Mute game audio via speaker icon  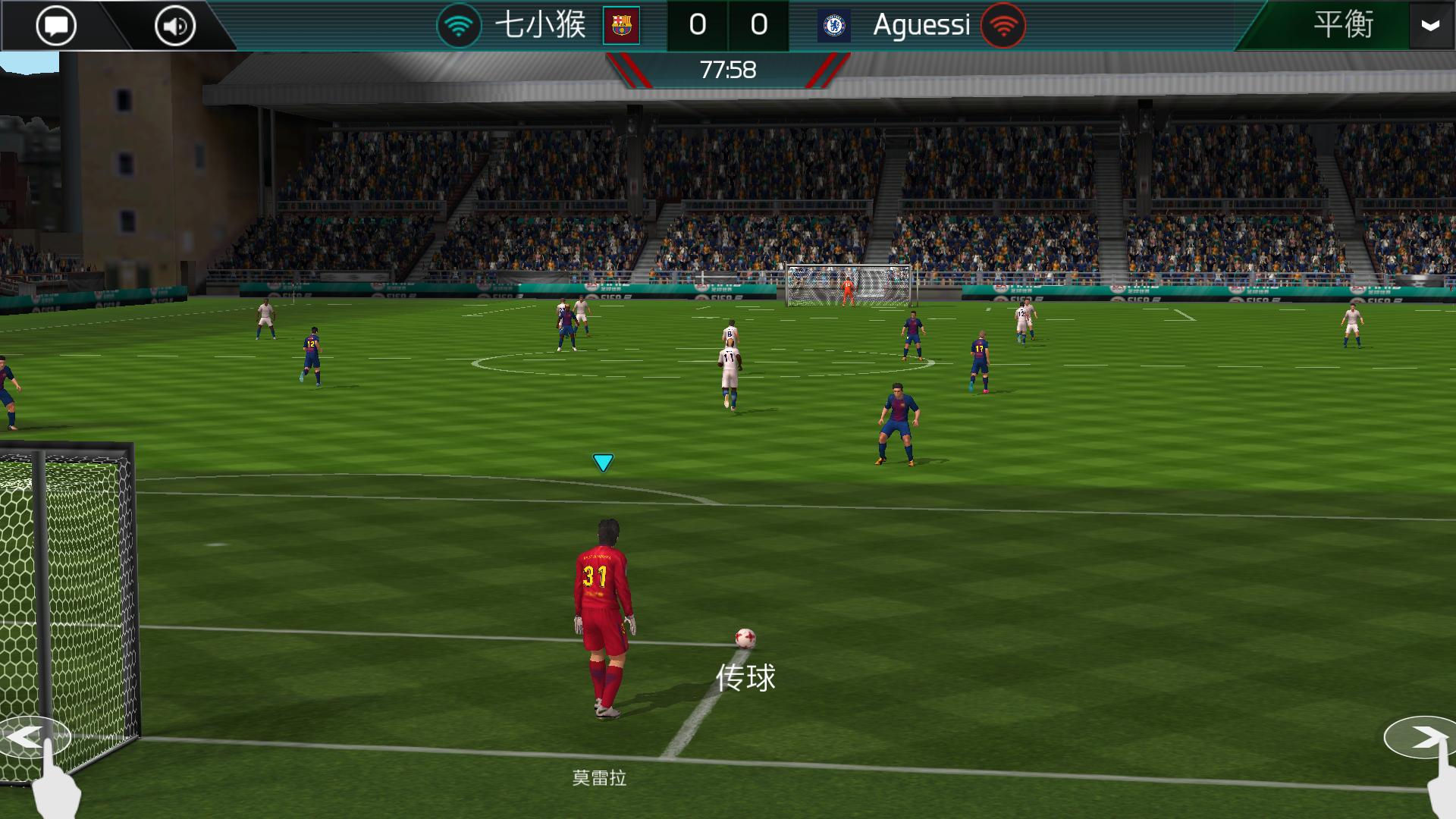pyautogui.click(x=174, y=24)
